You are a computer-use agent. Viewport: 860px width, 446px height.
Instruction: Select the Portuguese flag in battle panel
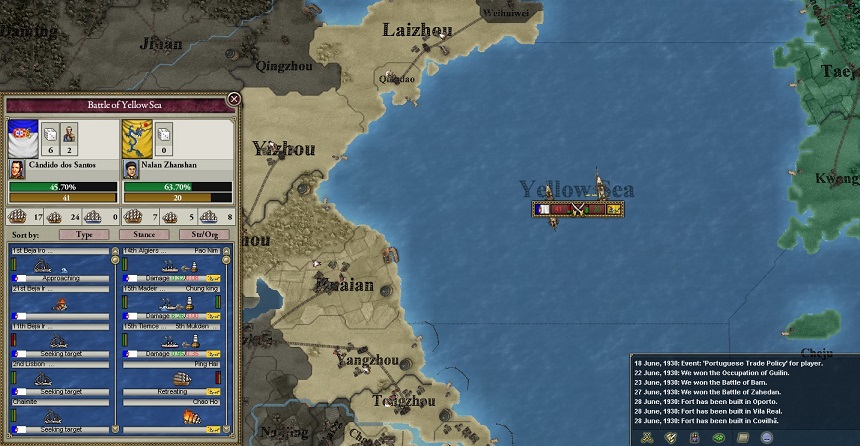[23, 137]
